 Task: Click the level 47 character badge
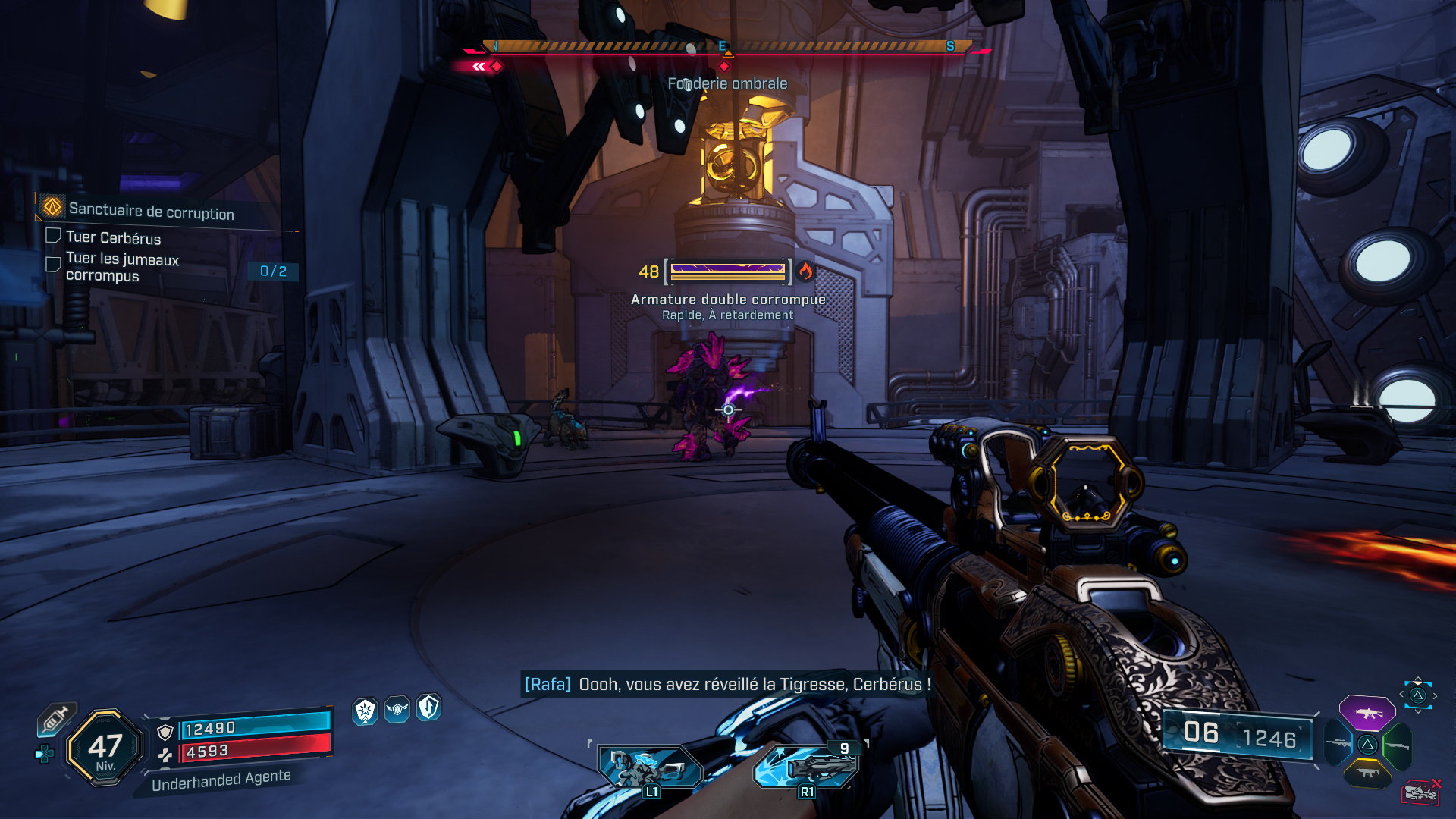coord(105,748)
